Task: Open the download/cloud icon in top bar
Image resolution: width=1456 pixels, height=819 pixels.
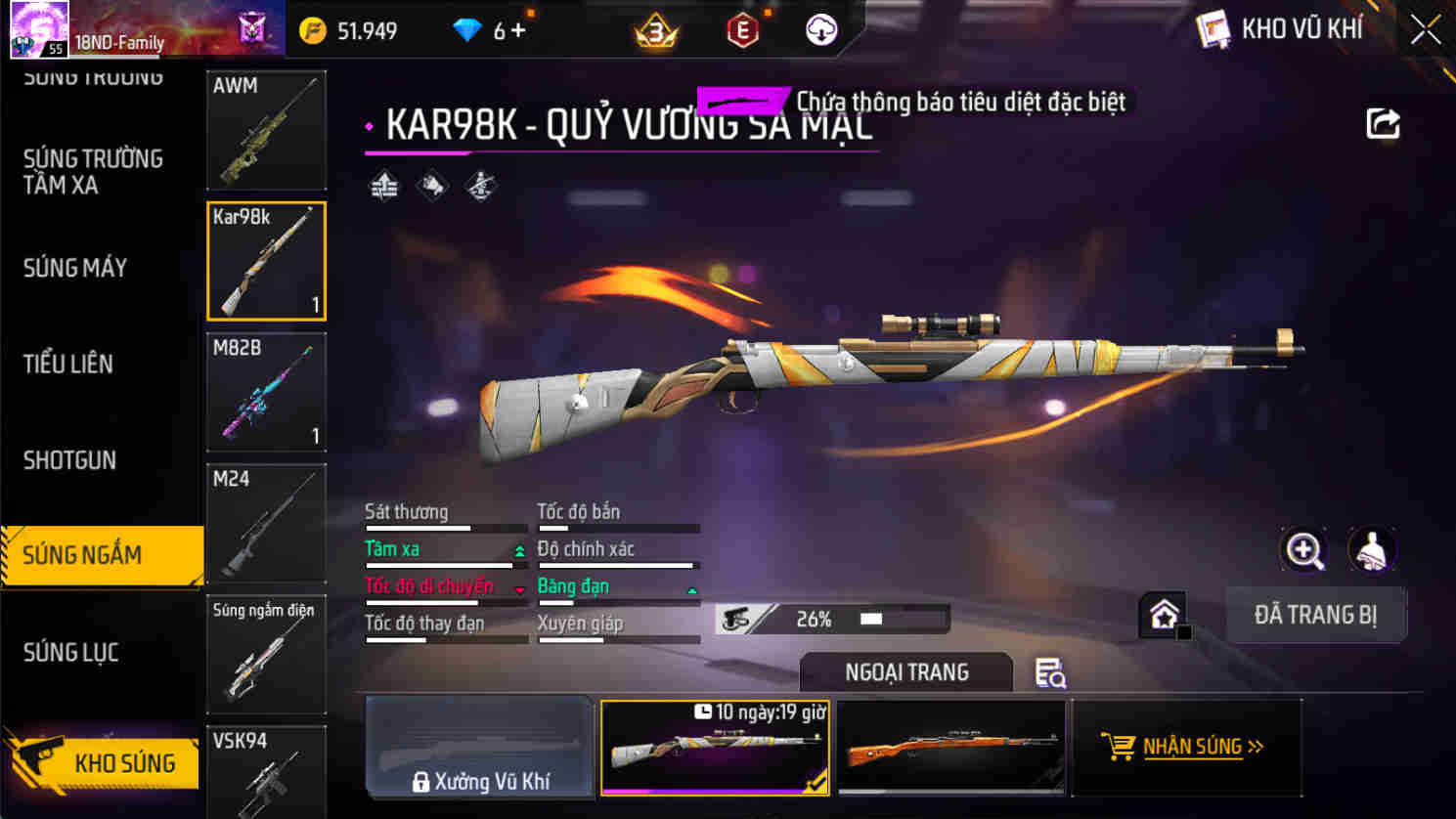Action: click(819, 29)
